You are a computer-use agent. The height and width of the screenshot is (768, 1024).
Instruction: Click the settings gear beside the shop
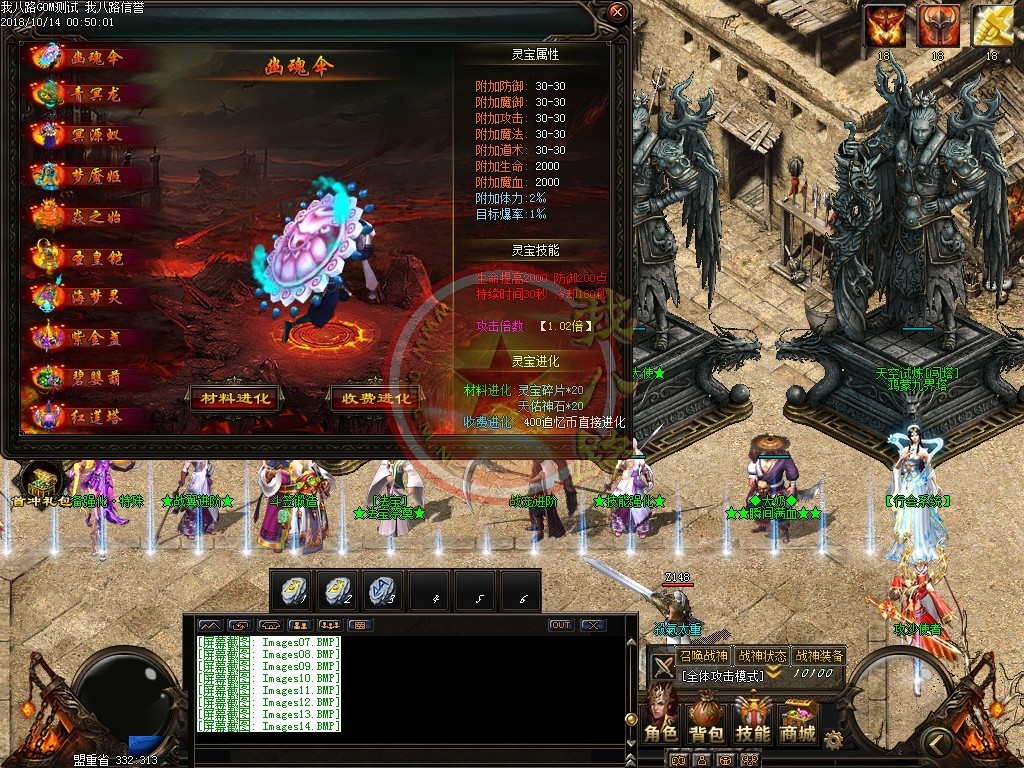pos(832,739)
